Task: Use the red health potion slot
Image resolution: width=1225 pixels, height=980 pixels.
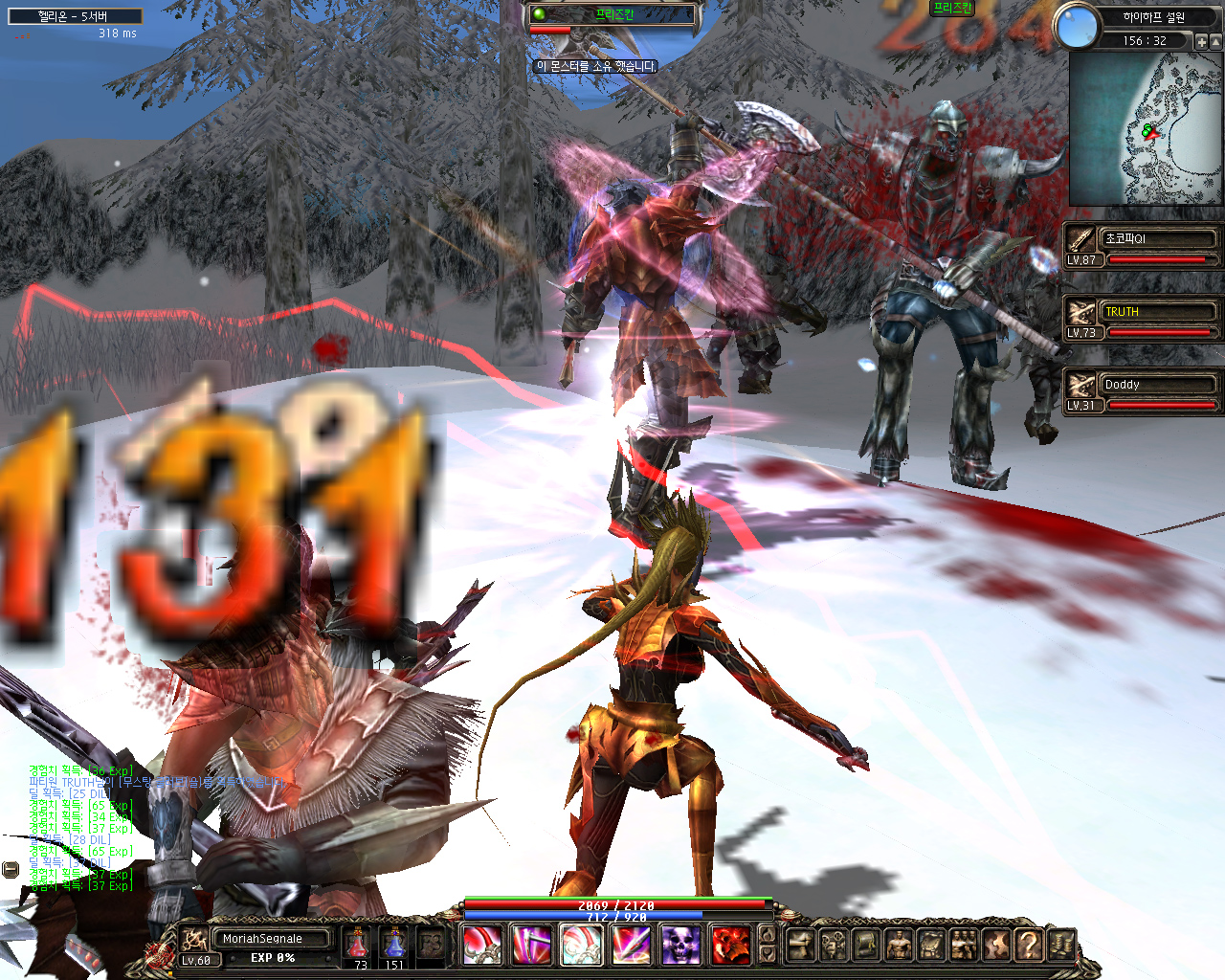Action: tap(358, 944)
